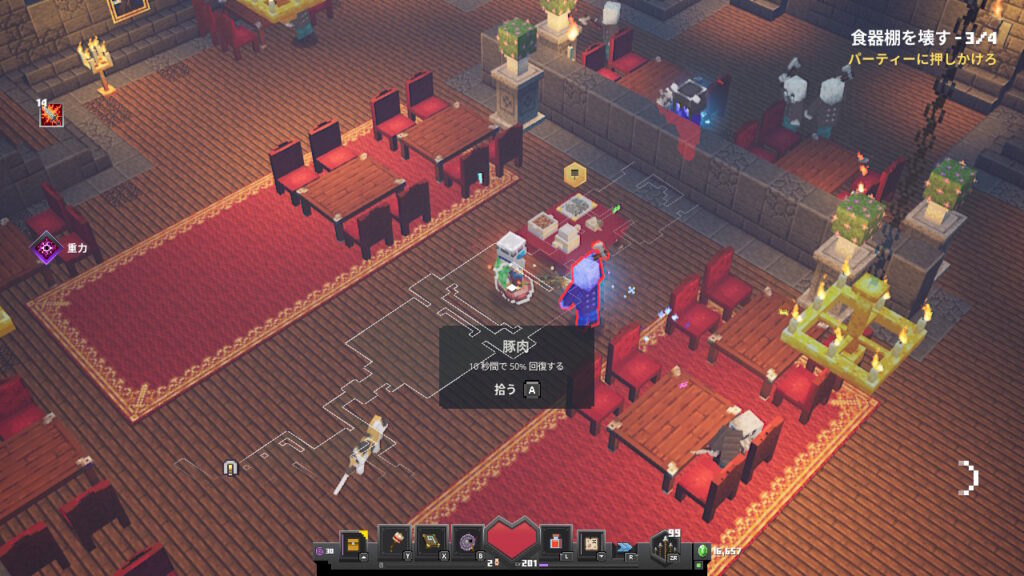Drink the red health potion
Screen dimensions: 1024x576
coord(555,541)
